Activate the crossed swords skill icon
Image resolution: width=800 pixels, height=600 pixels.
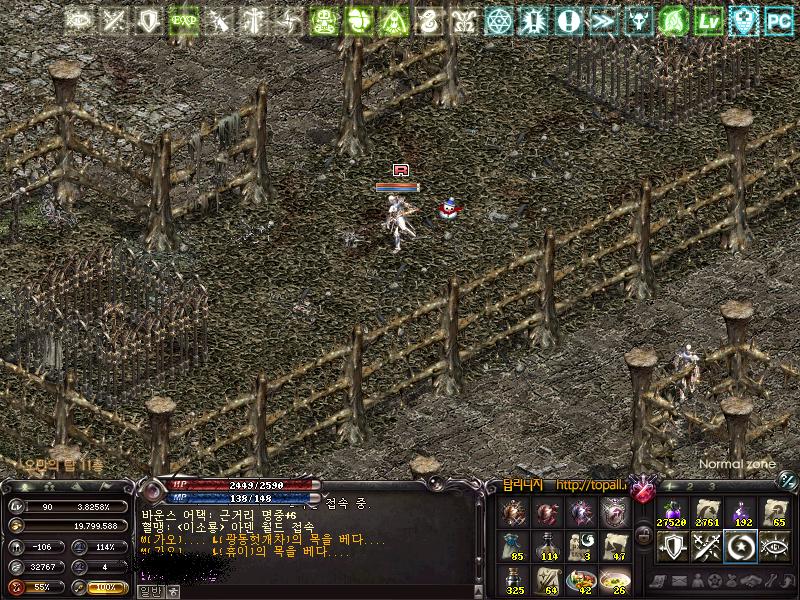pyautogui.click(x=706, y=544)
